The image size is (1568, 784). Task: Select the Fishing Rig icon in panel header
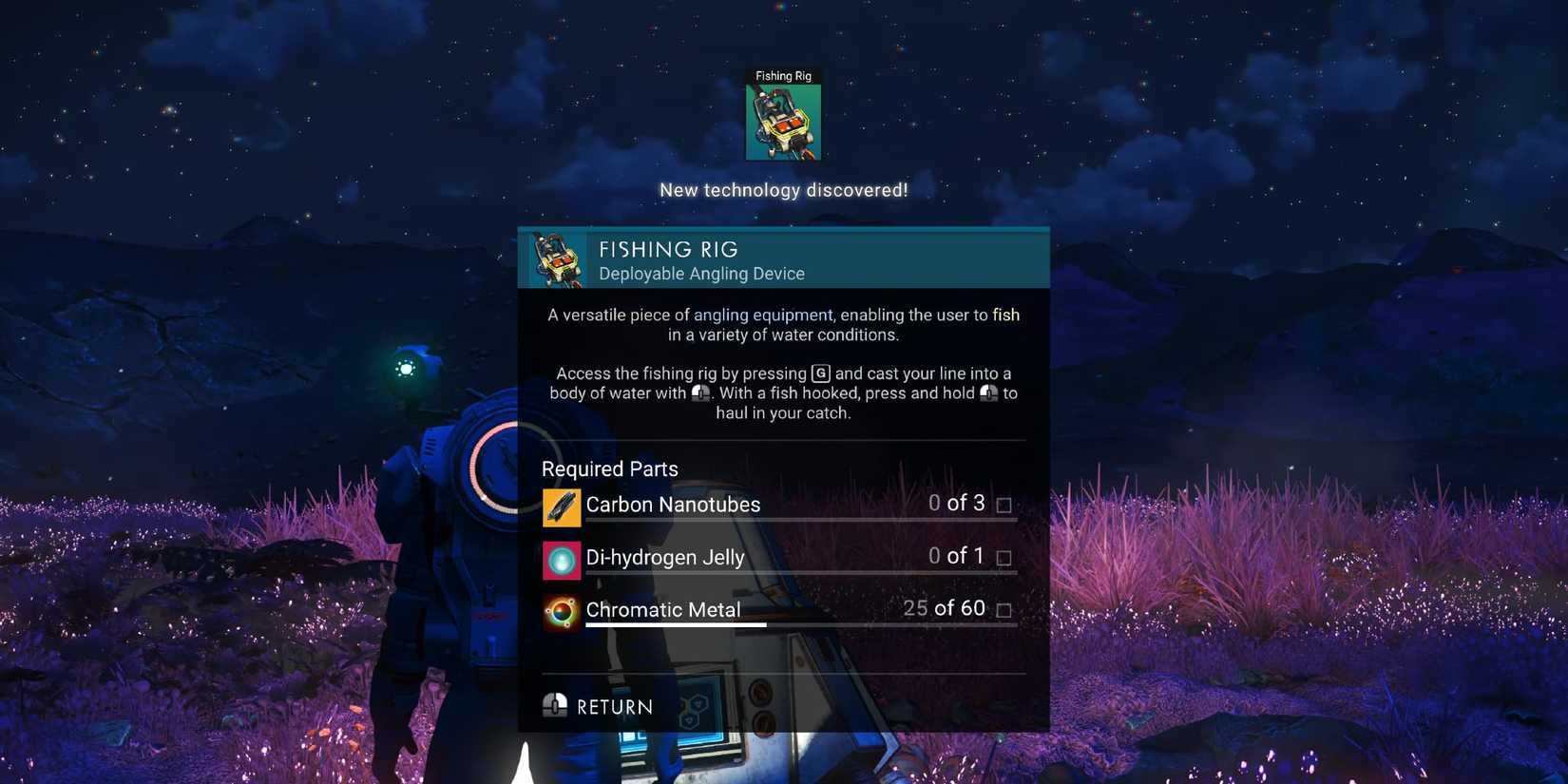pos(556,258)
